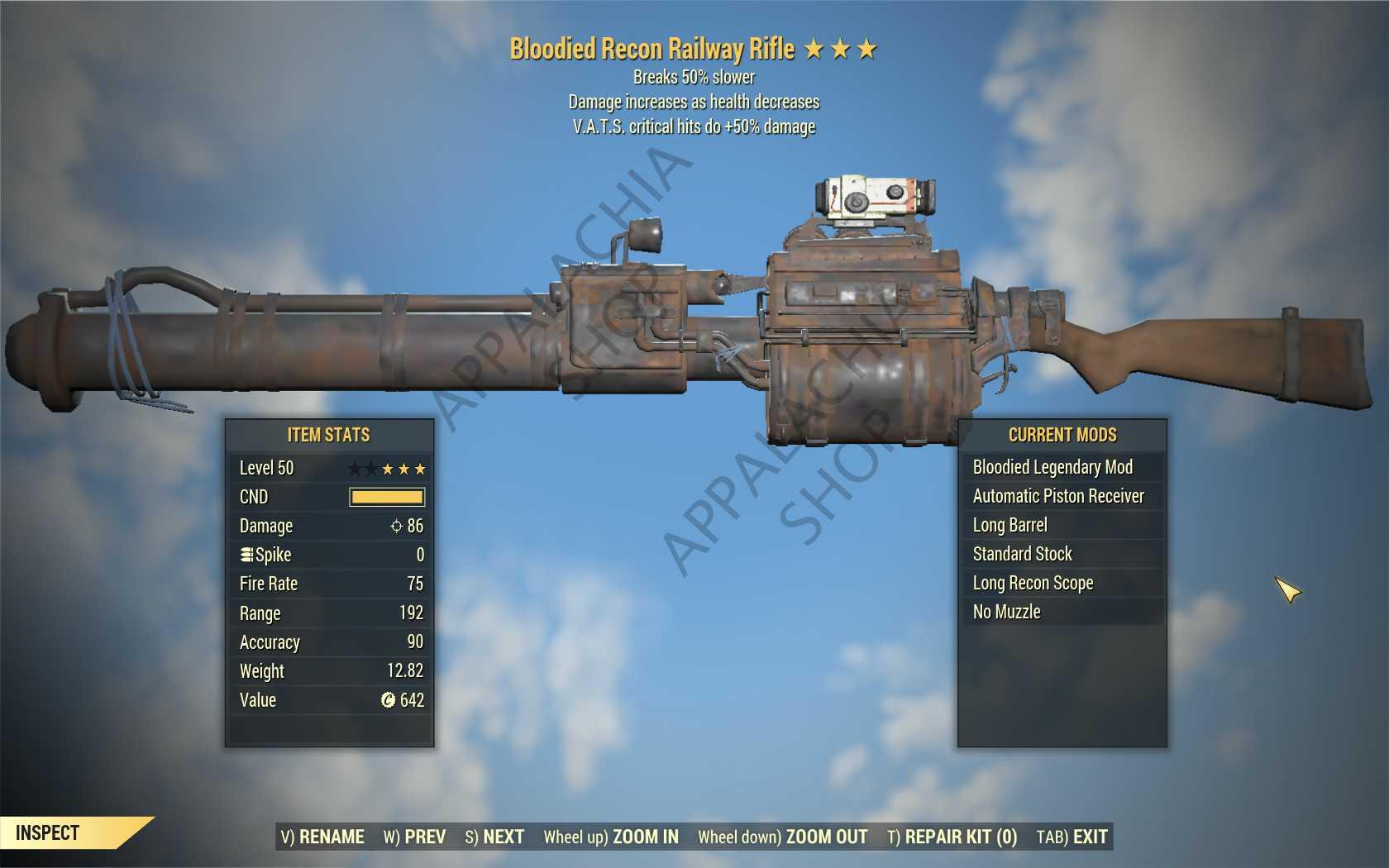Click the RENAME button in the bottom bar
Screen dimensions: 1389x868
click(322, 837)
